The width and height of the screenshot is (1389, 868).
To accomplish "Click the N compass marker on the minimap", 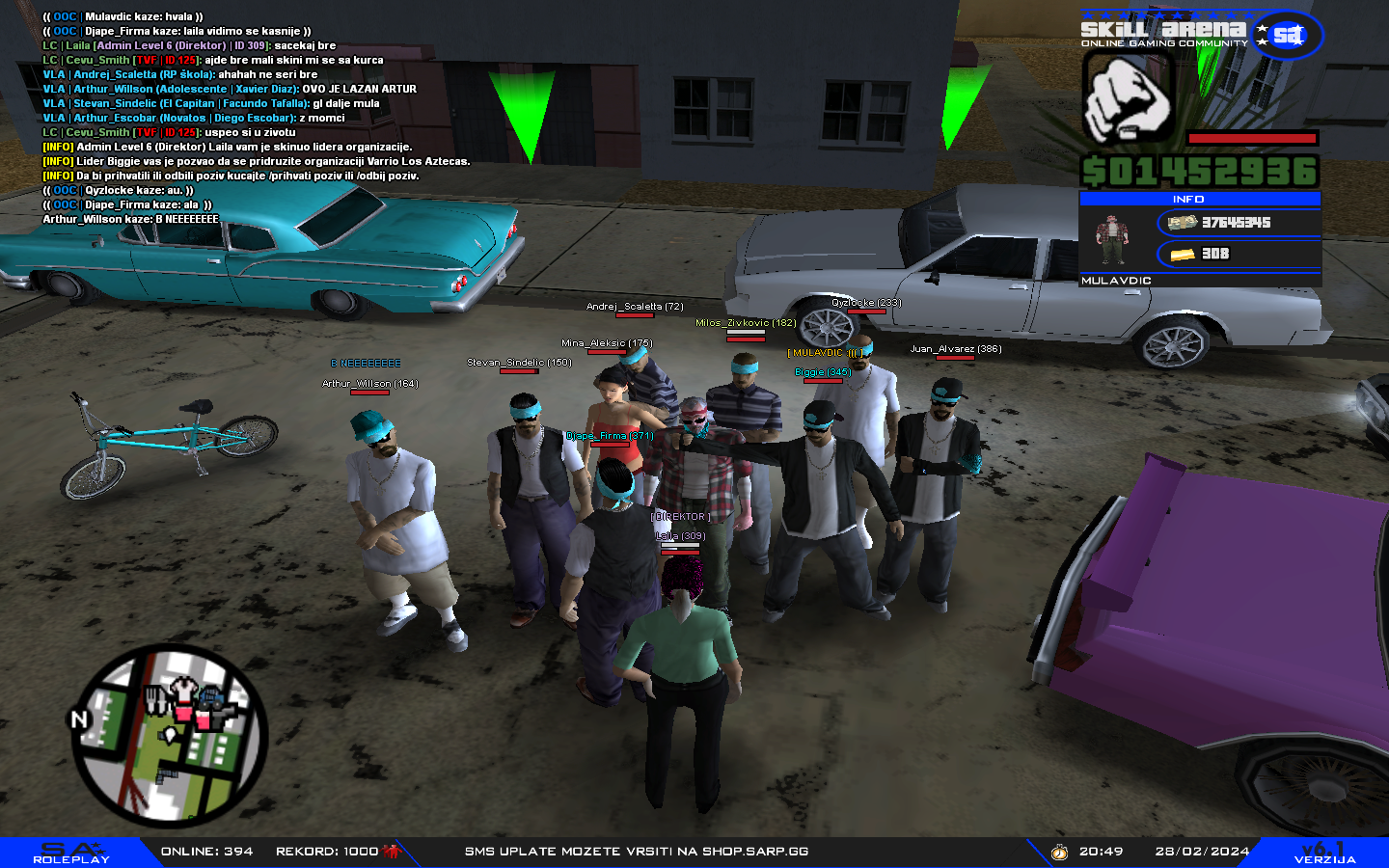I will (80, 718).
